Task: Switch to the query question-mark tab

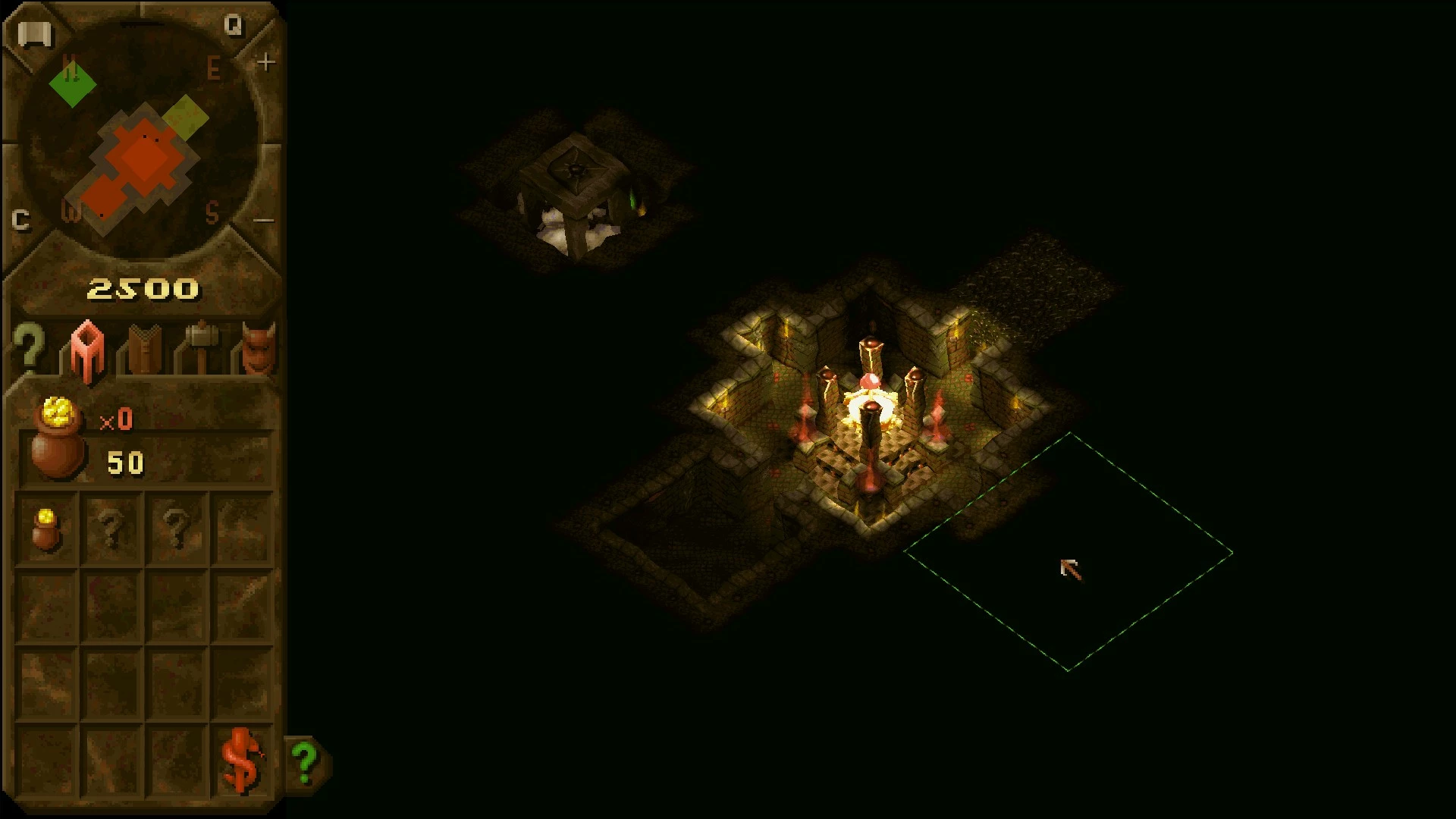Action: tap(30, 350)
